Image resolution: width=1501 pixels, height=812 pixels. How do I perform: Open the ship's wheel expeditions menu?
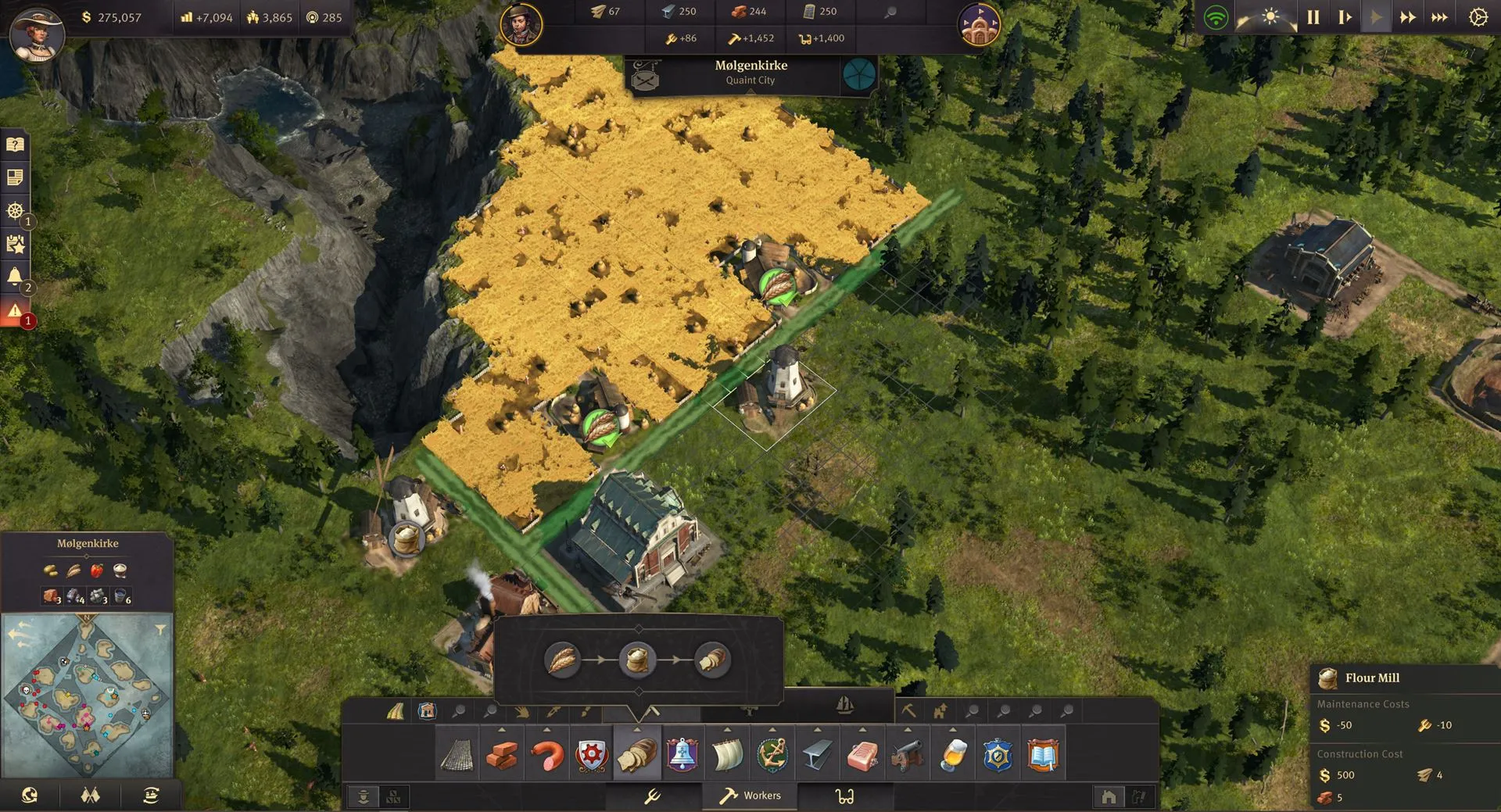pyautogui.click(x=15, y=211)
